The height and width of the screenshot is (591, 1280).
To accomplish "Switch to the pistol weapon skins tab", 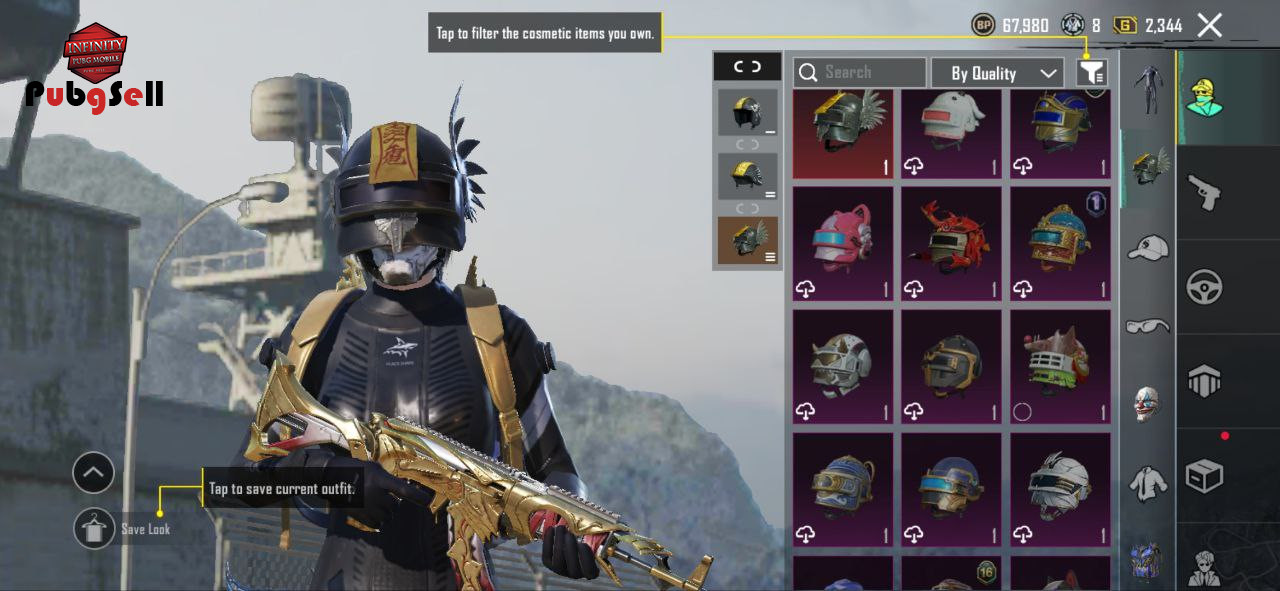I will [x=1204, y=190].
